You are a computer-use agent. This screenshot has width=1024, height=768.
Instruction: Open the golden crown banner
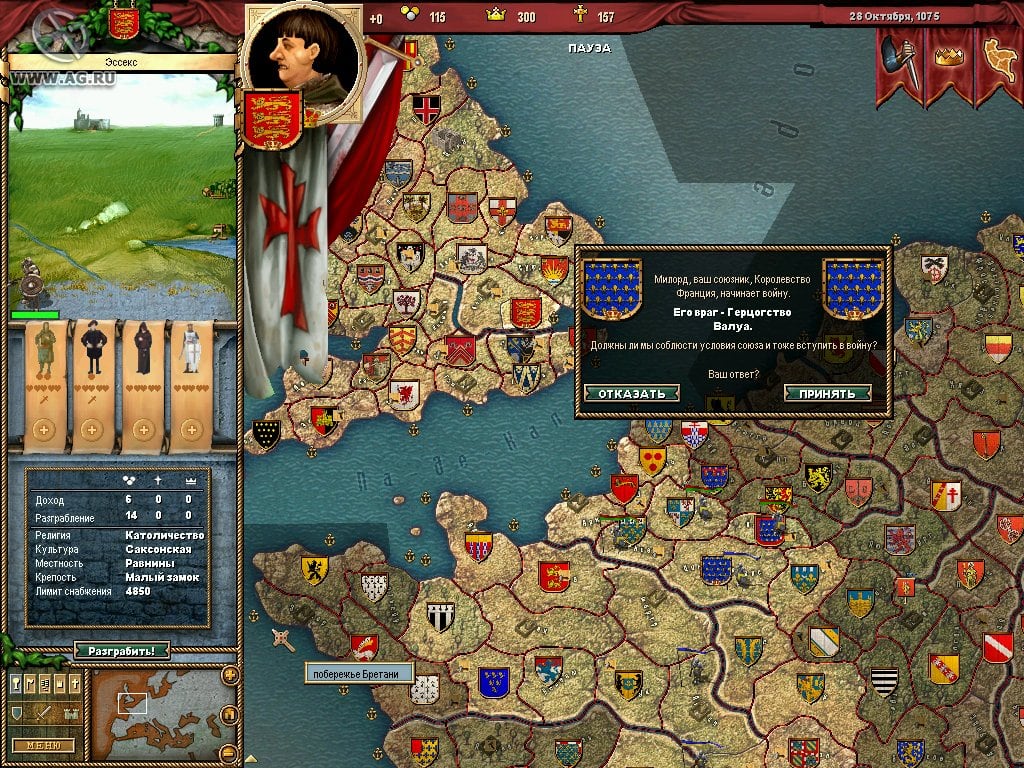coord(947,58)
